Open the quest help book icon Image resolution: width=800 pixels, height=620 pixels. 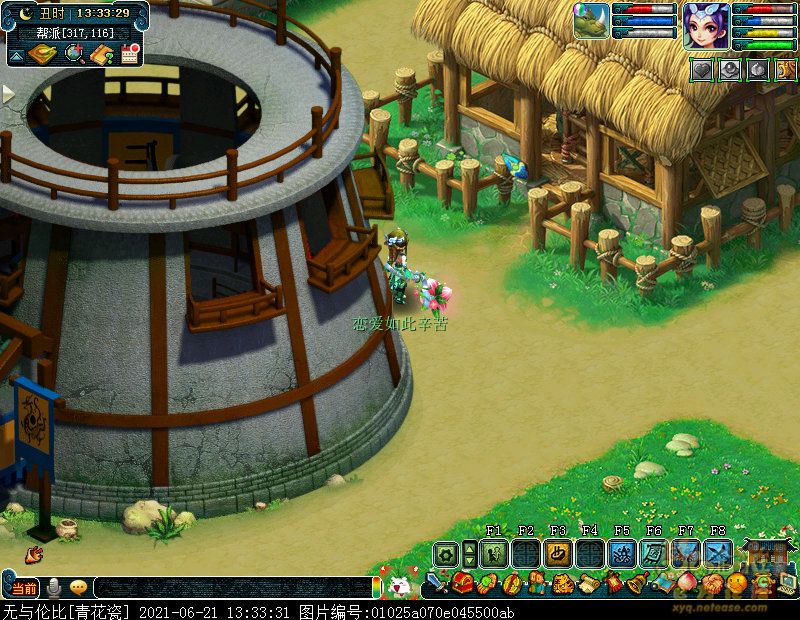click(101, 55)
